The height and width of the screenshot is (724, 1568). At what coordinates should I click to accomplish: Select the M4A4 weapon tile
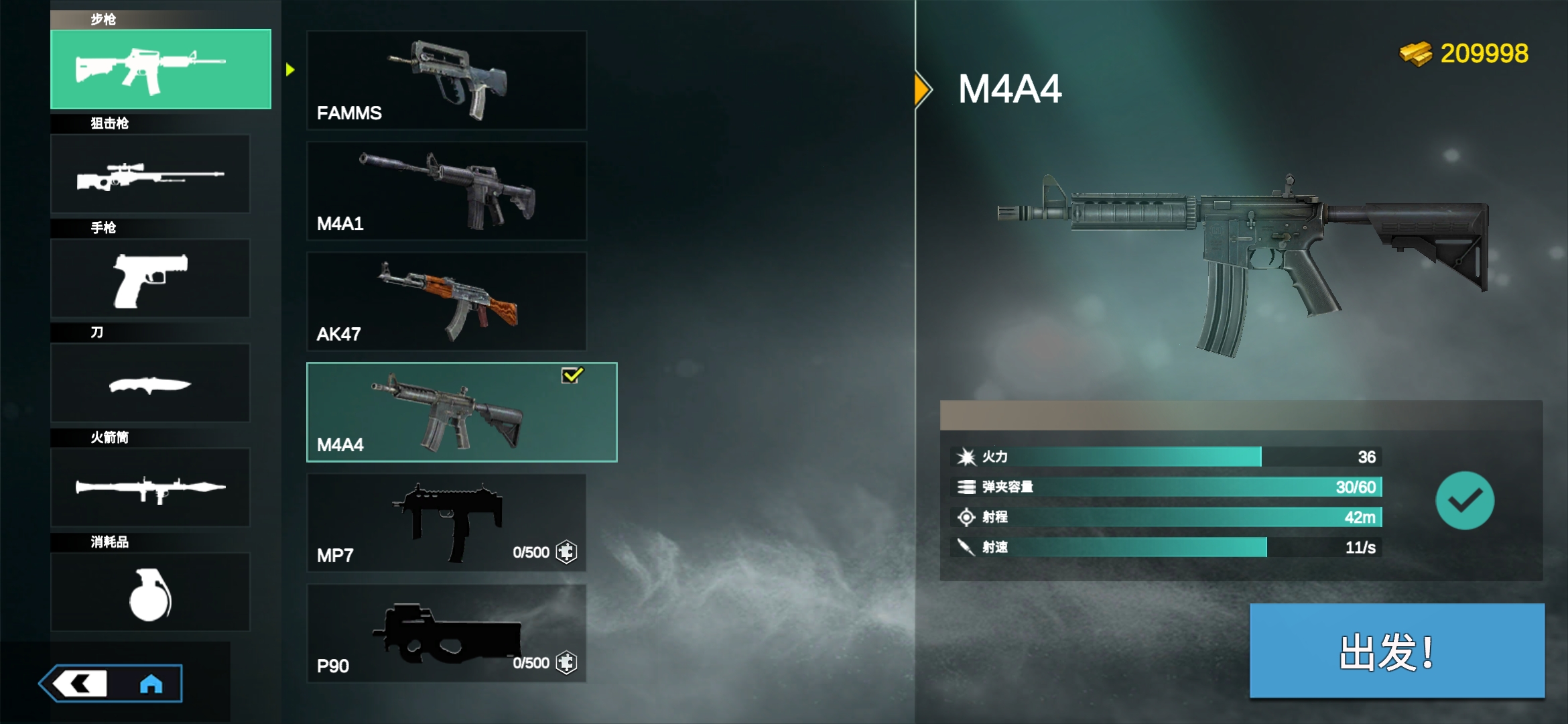461,412
